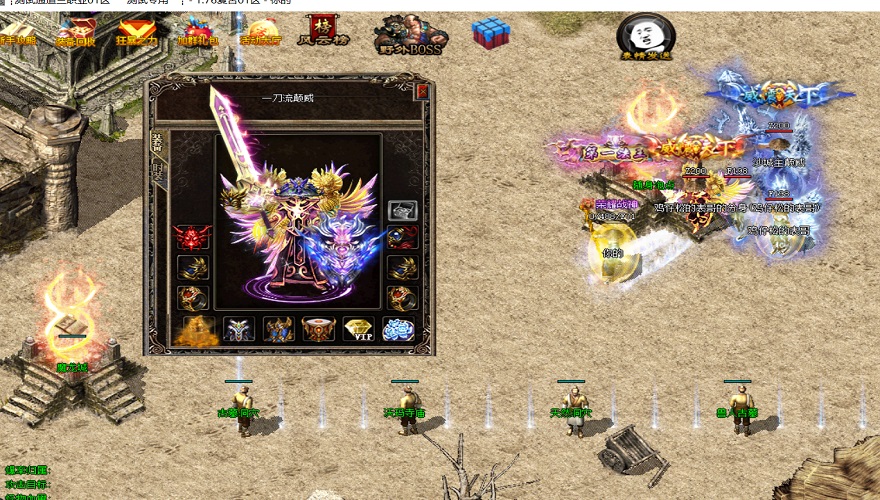Close the character equipment window

[x=422, y=91]
